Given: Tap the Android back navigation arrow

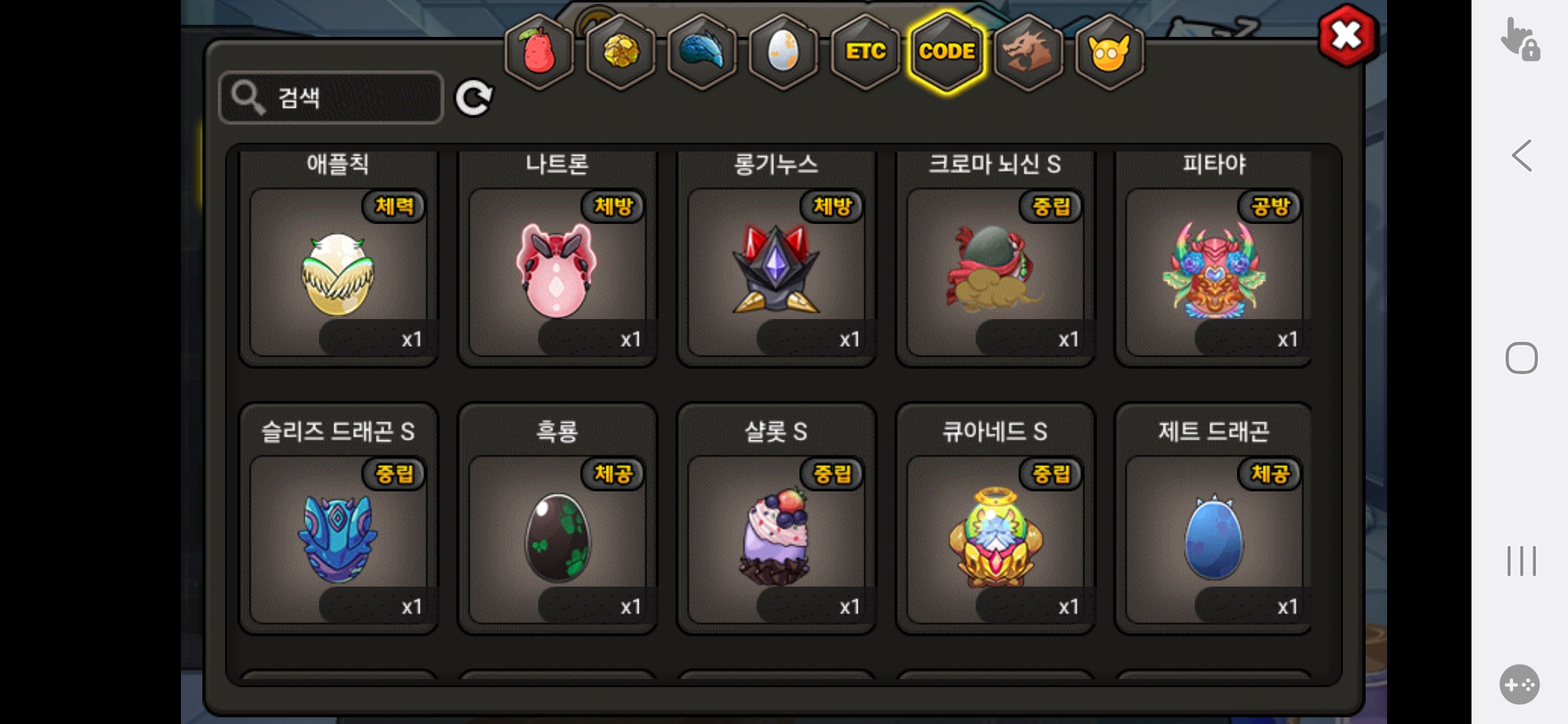Looking at the screenshot, I should (1522, 156).
